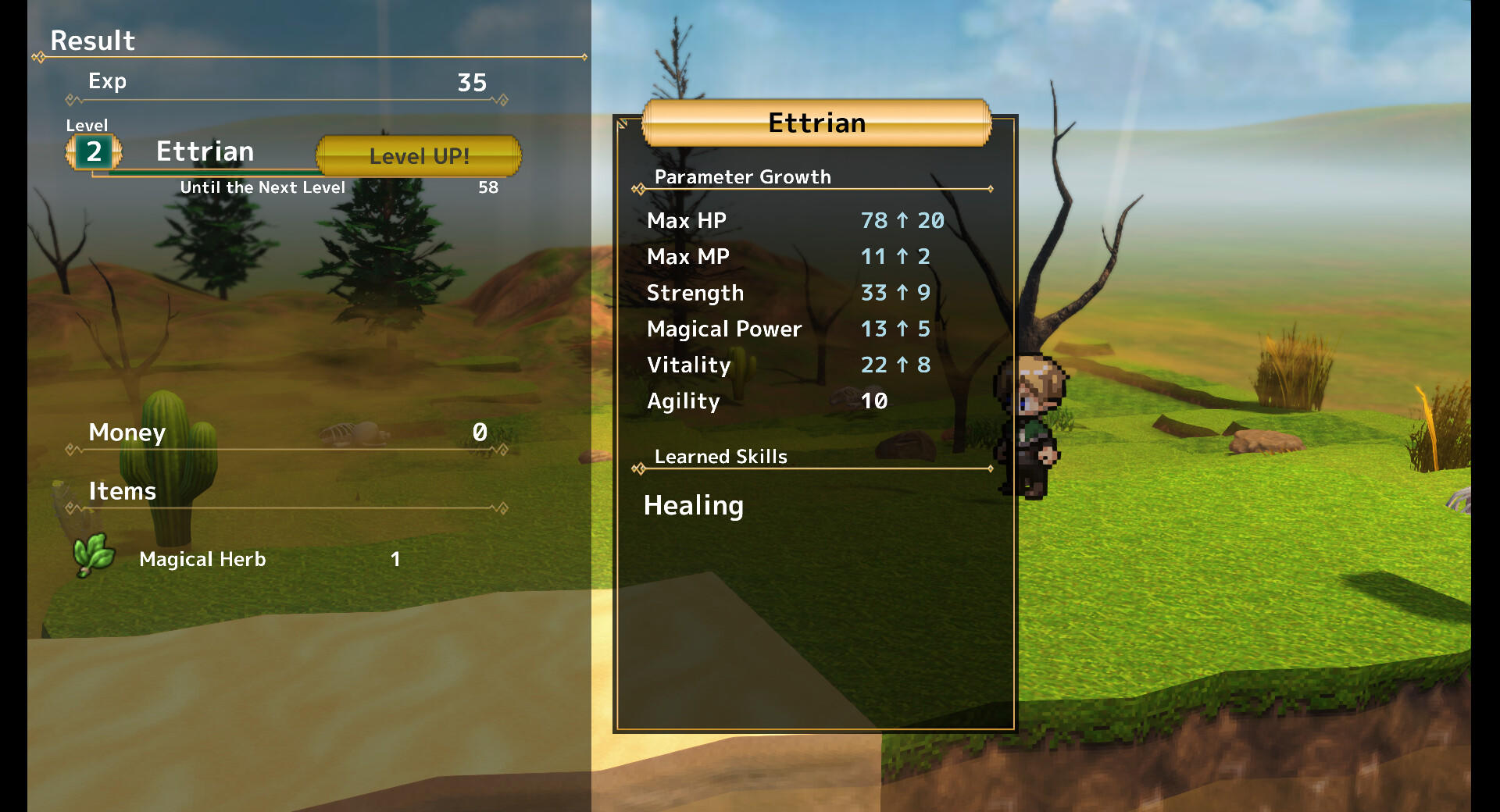Click the Vitality increase arrow
The height and width of the screenshot is (812, 1500).
904,365
